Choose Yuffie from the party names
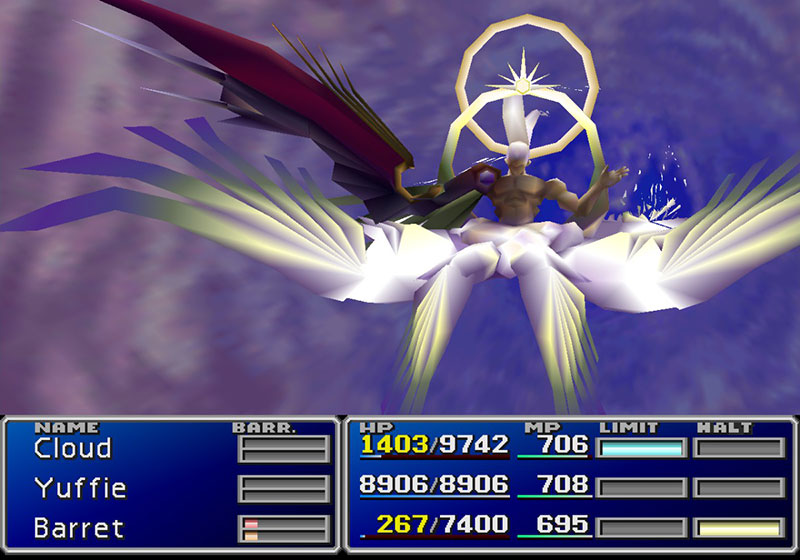The width and height of the screenshot is (800, 560). point(79,488)
